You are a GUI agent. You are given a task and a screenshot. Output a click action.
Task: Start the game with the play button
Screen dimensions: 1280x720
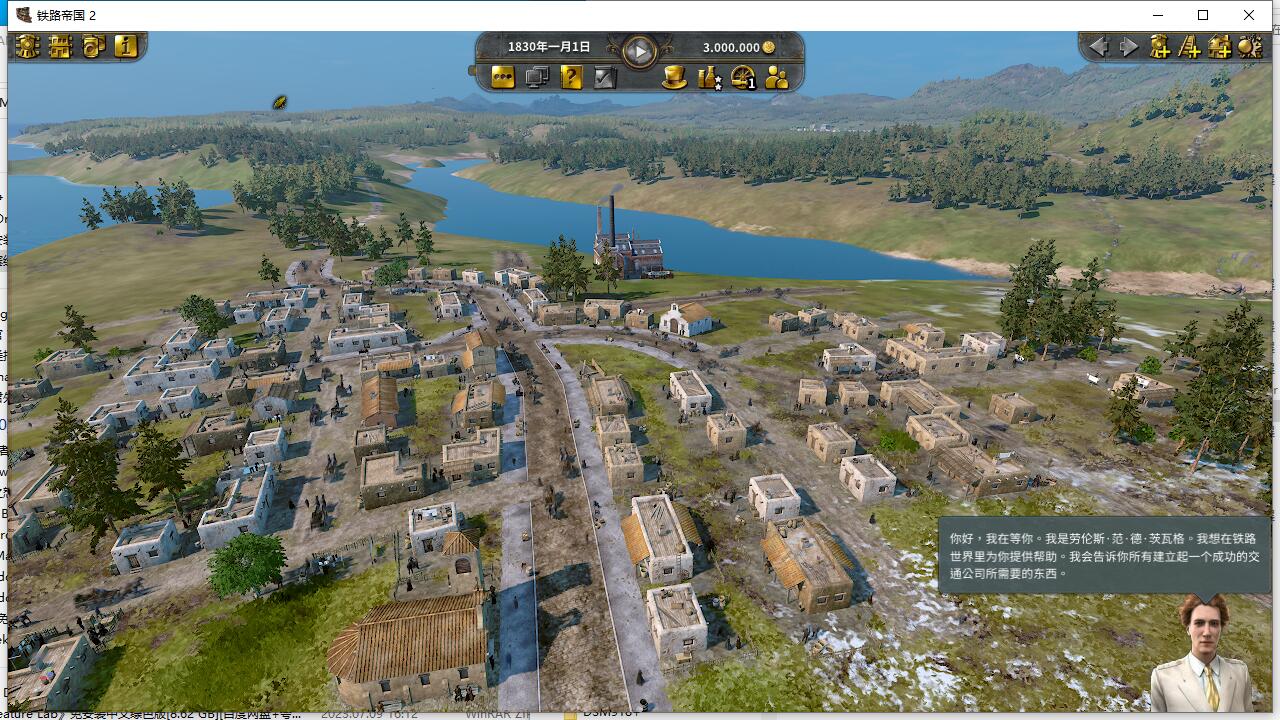point(639,50)
